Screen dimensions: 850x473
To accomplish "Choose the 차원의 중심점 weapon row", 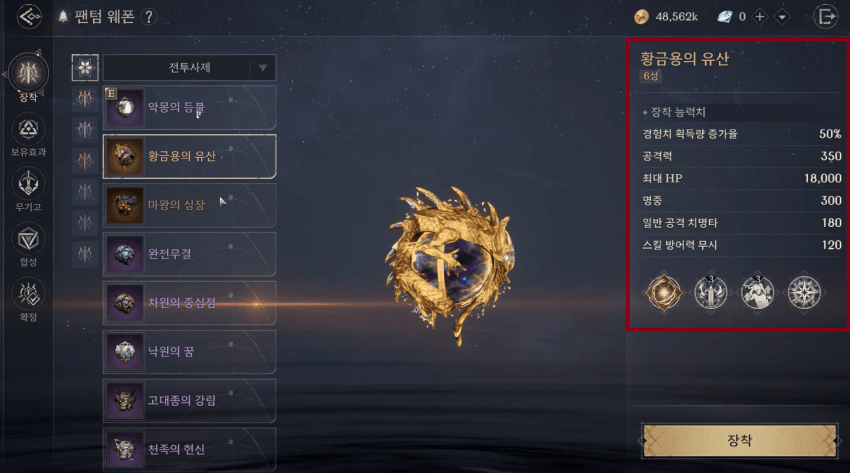I will 189,303.
